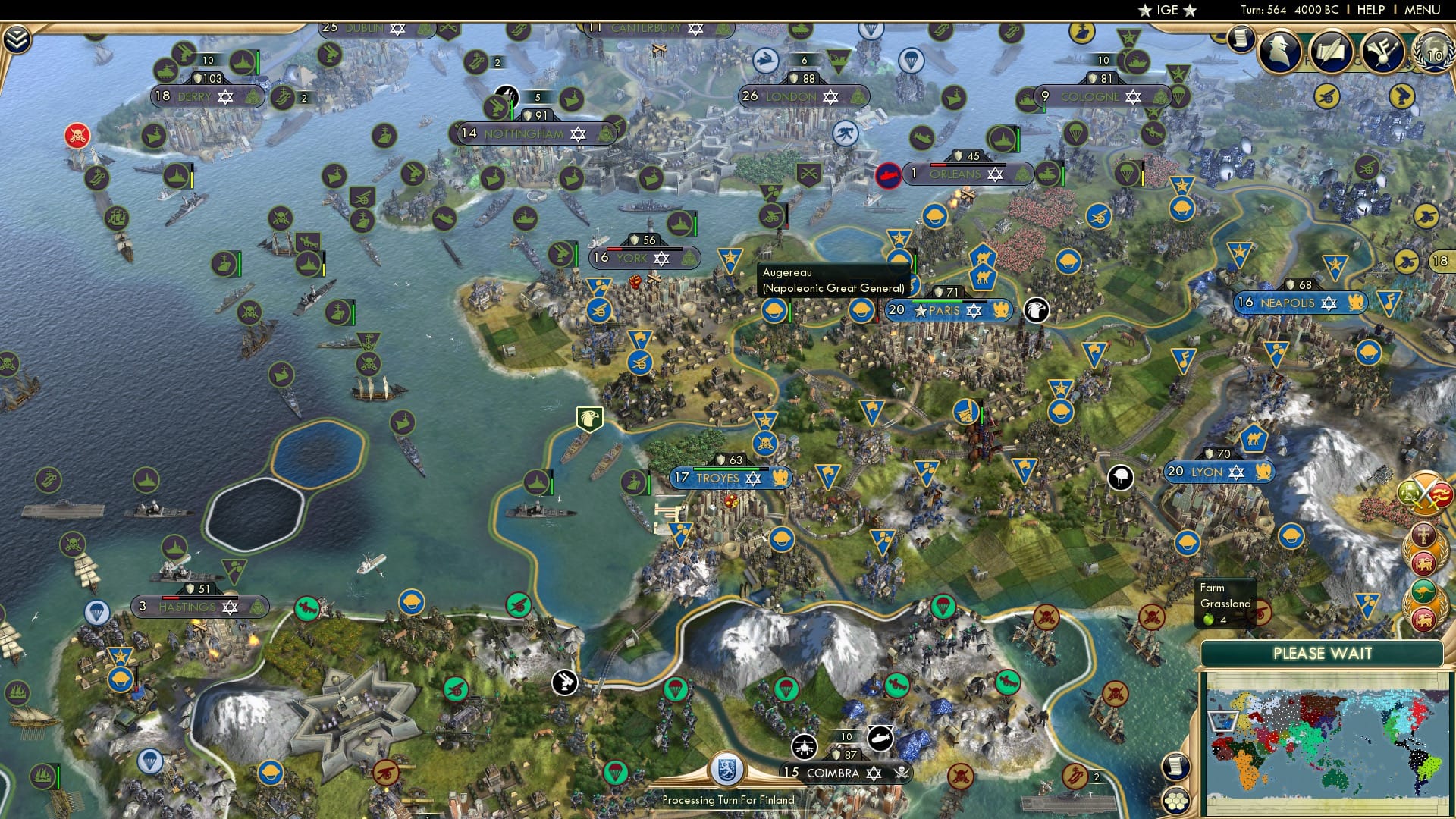Click the kangaroo city-state quest medal

1425,590
